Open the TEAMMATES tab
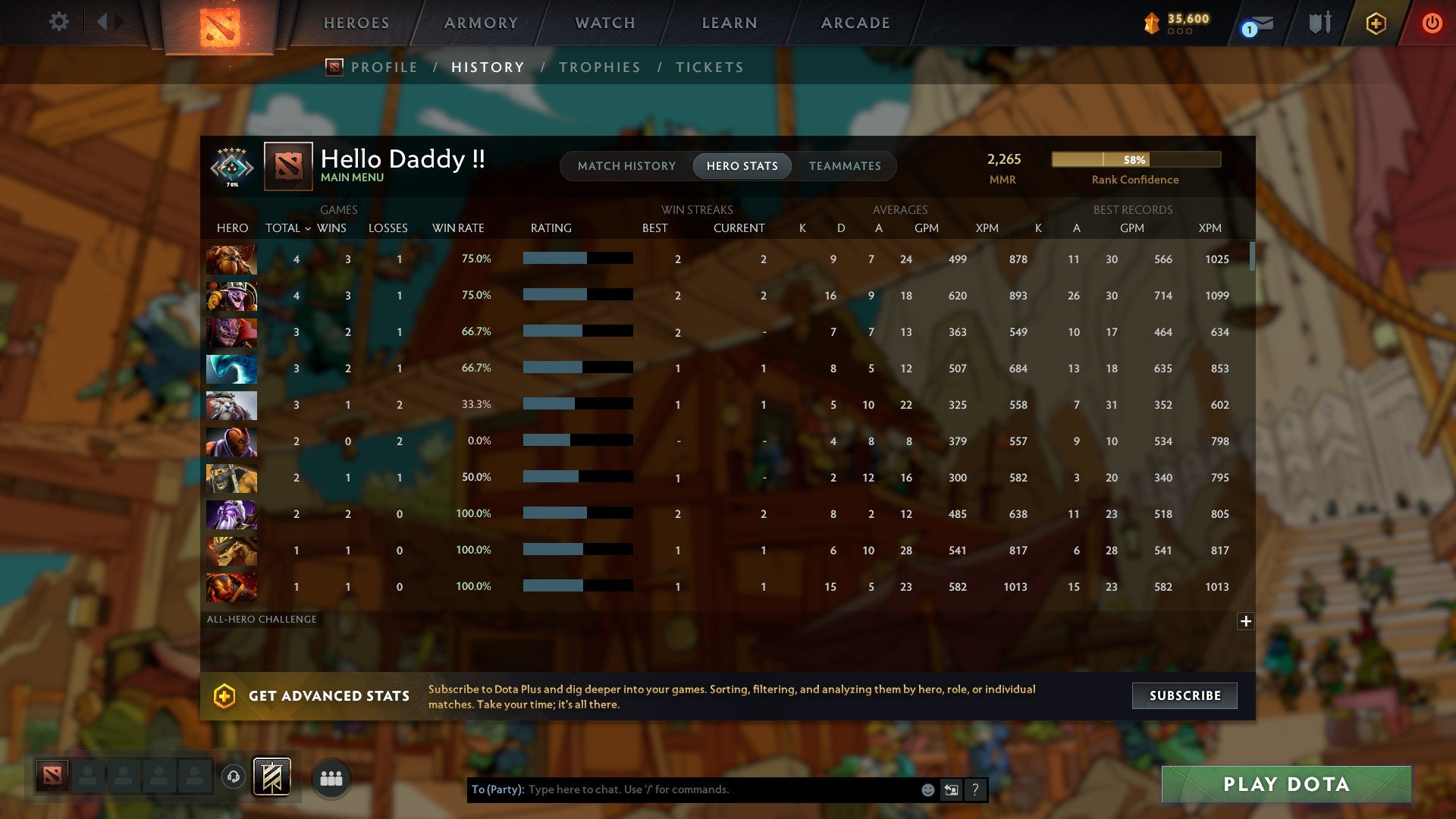The image size is (1456, 819). (845, 165)
